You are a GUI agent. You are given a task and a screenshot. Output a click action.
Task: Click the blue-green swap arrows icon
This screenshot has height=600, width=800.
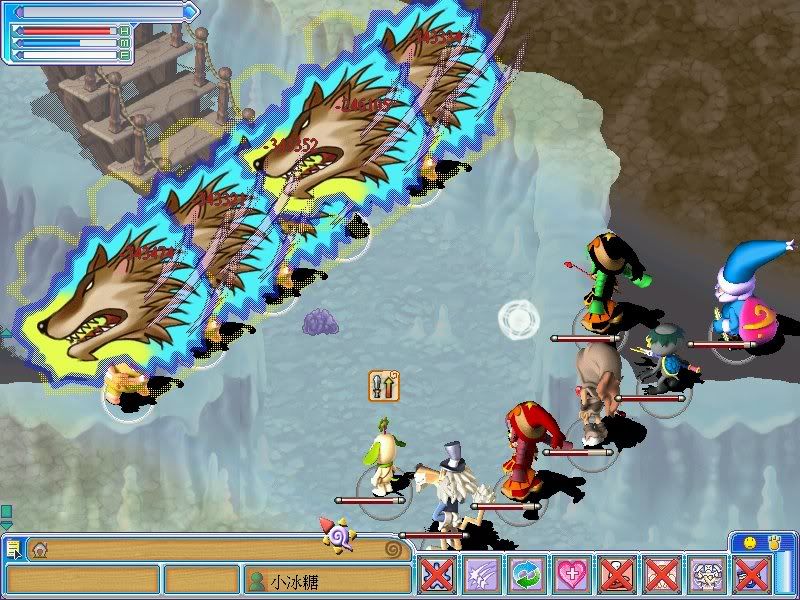point(526,577)
